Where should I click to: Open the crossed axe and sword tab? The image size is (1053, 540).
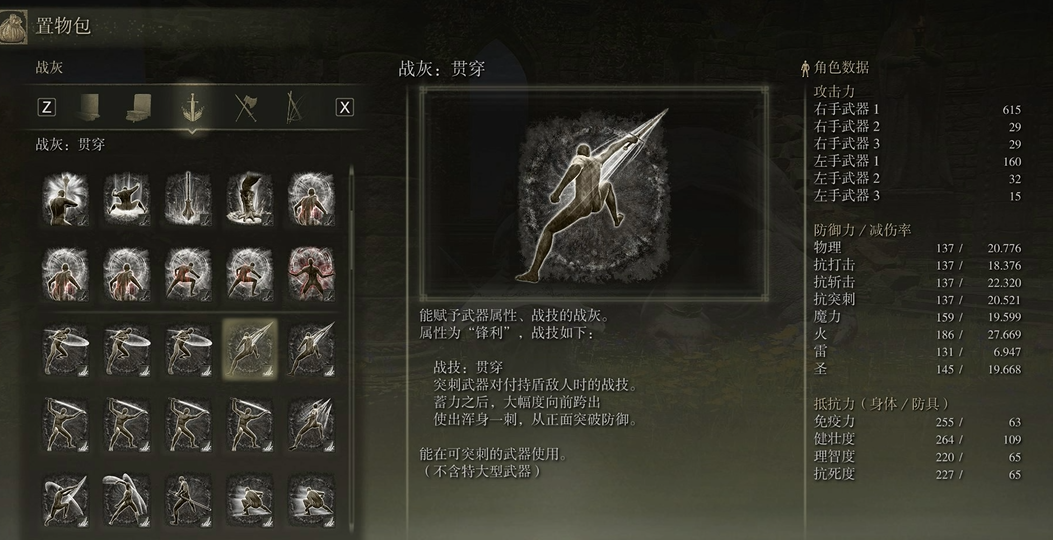tap(245, 107)
